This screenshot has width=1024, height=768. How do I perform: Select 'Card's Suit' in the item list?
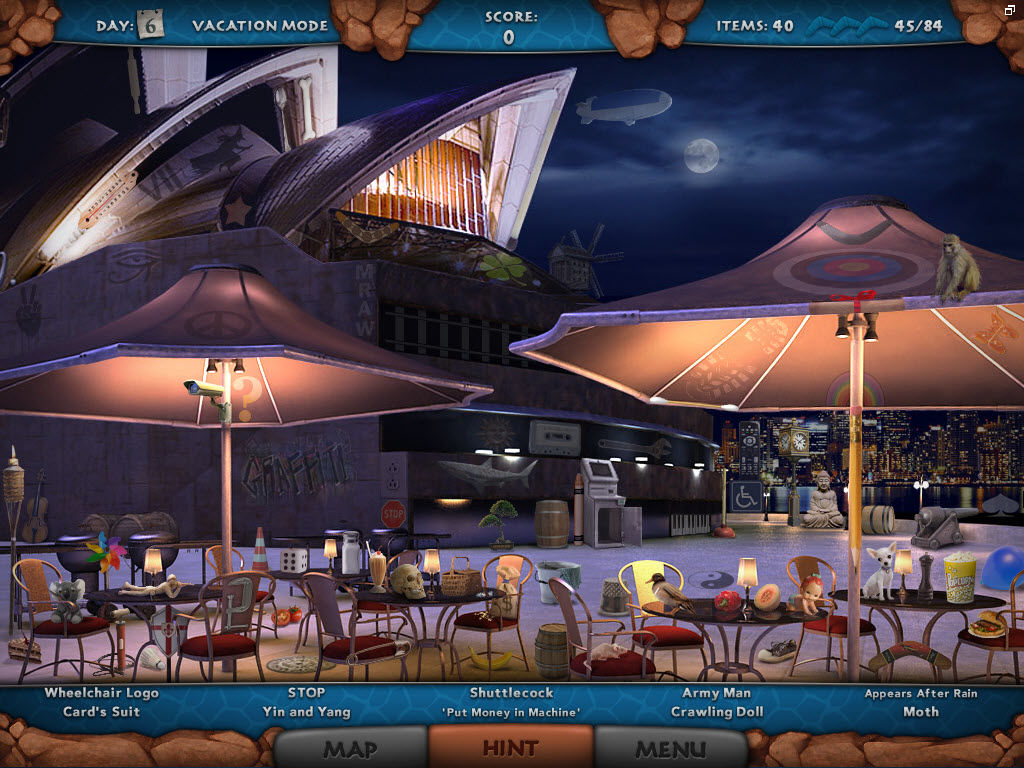click(101, 712)
